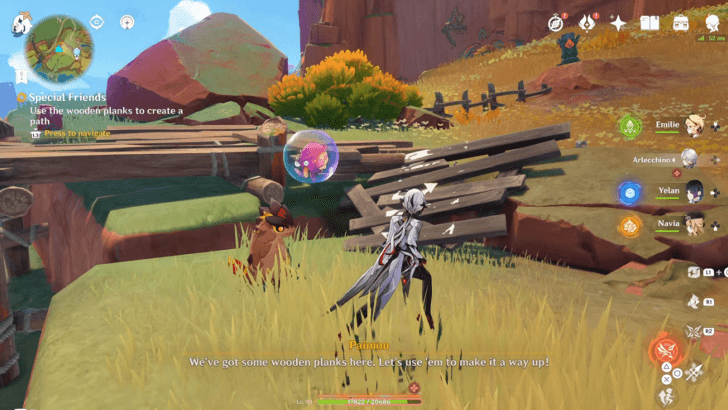
Task: Trigger Emilie's green elemental burst icon
Action: point(629,126)
